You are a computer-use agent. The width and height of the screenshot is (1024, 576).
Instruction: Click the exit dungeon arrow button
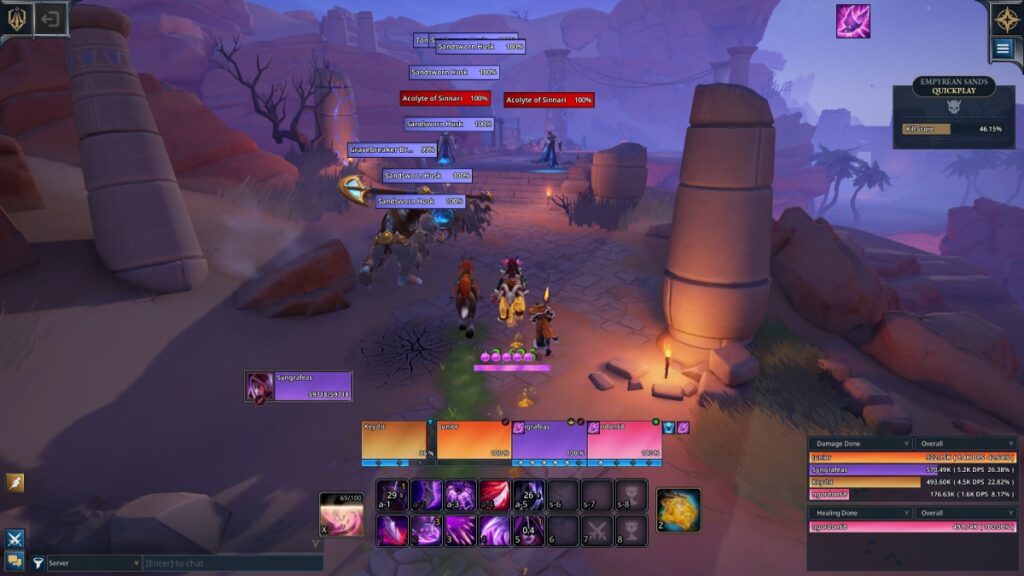coord(50,18)
